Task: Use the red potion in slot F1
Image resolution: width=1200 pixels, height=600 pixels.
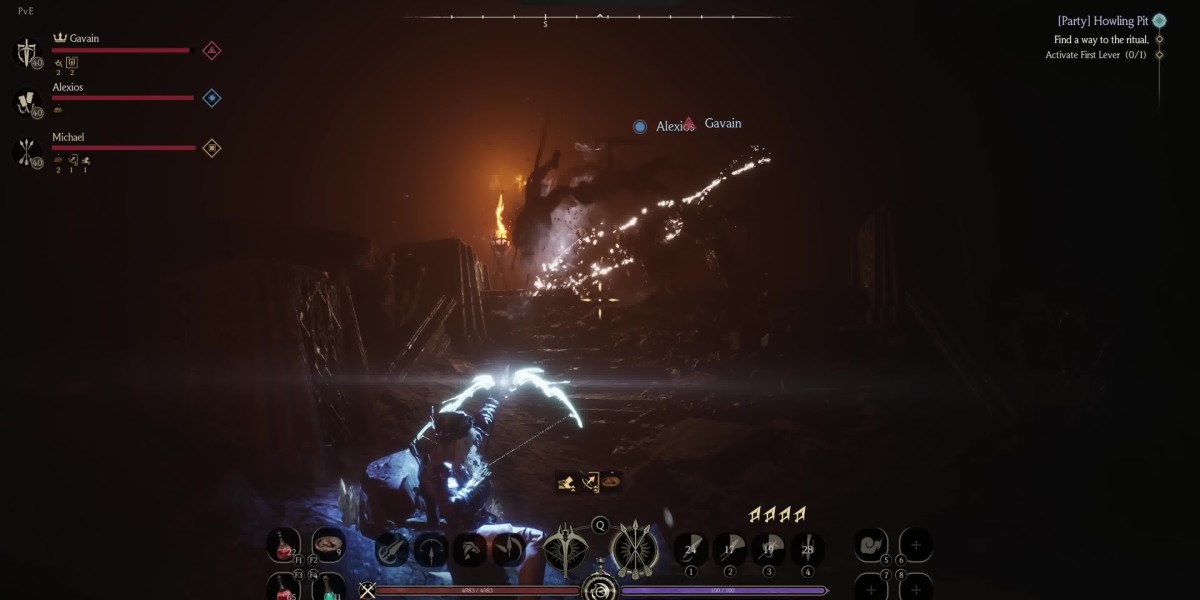Action: (x=283, y=545)
